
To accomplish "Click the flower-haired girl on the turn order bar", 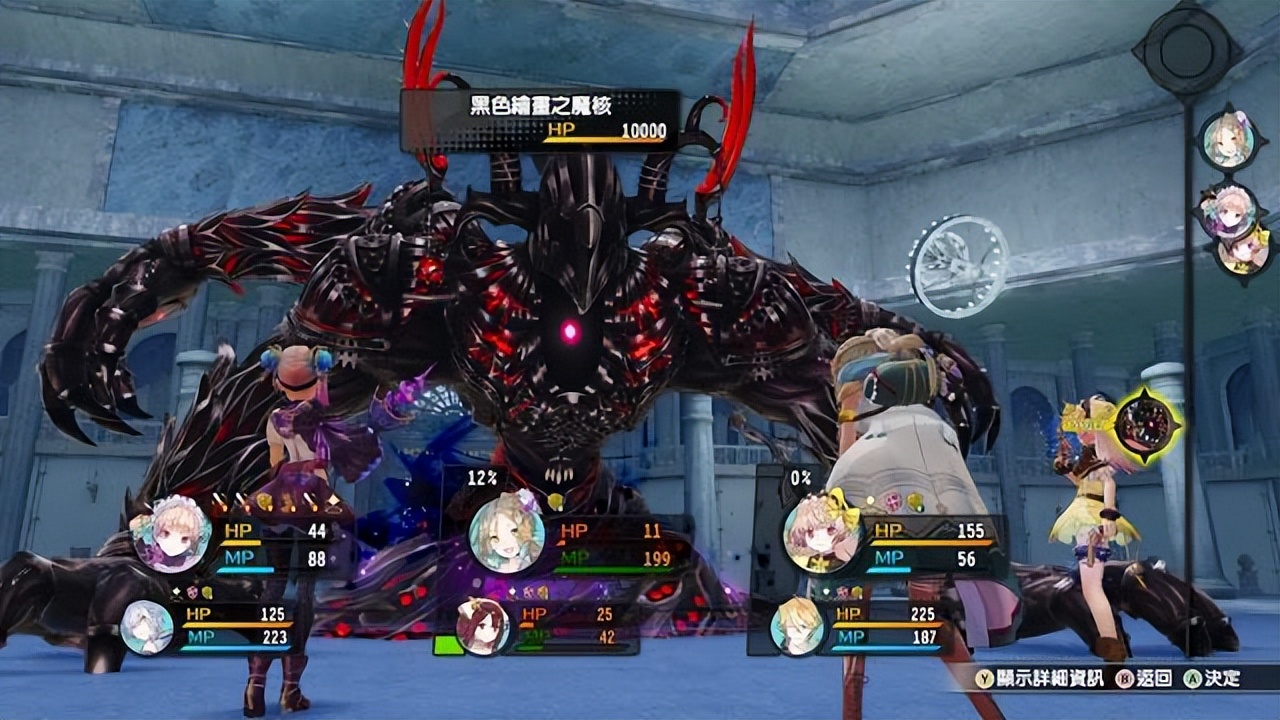I will point(1227,140).
